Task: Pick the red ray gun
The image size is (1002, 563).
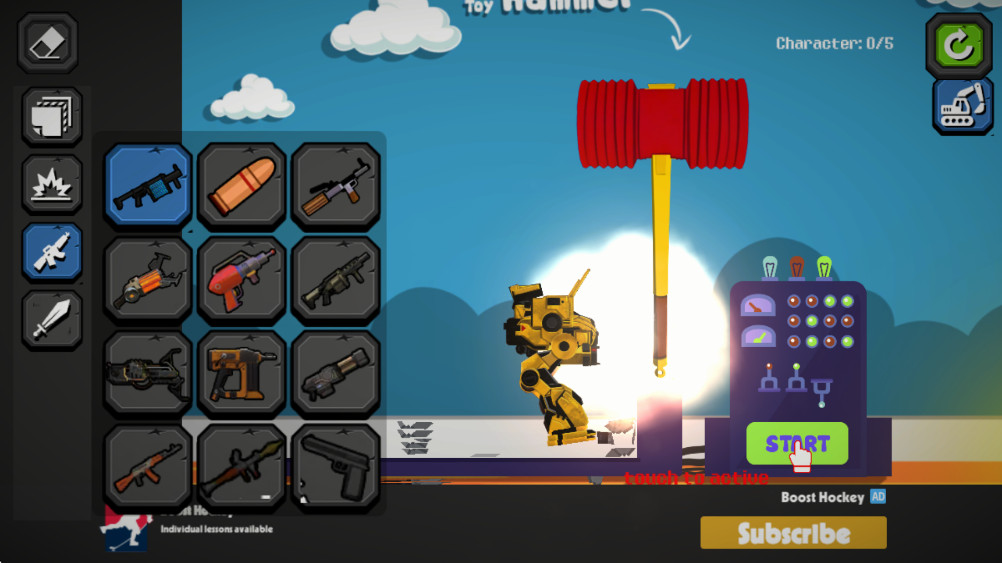Action: (242, 280)
